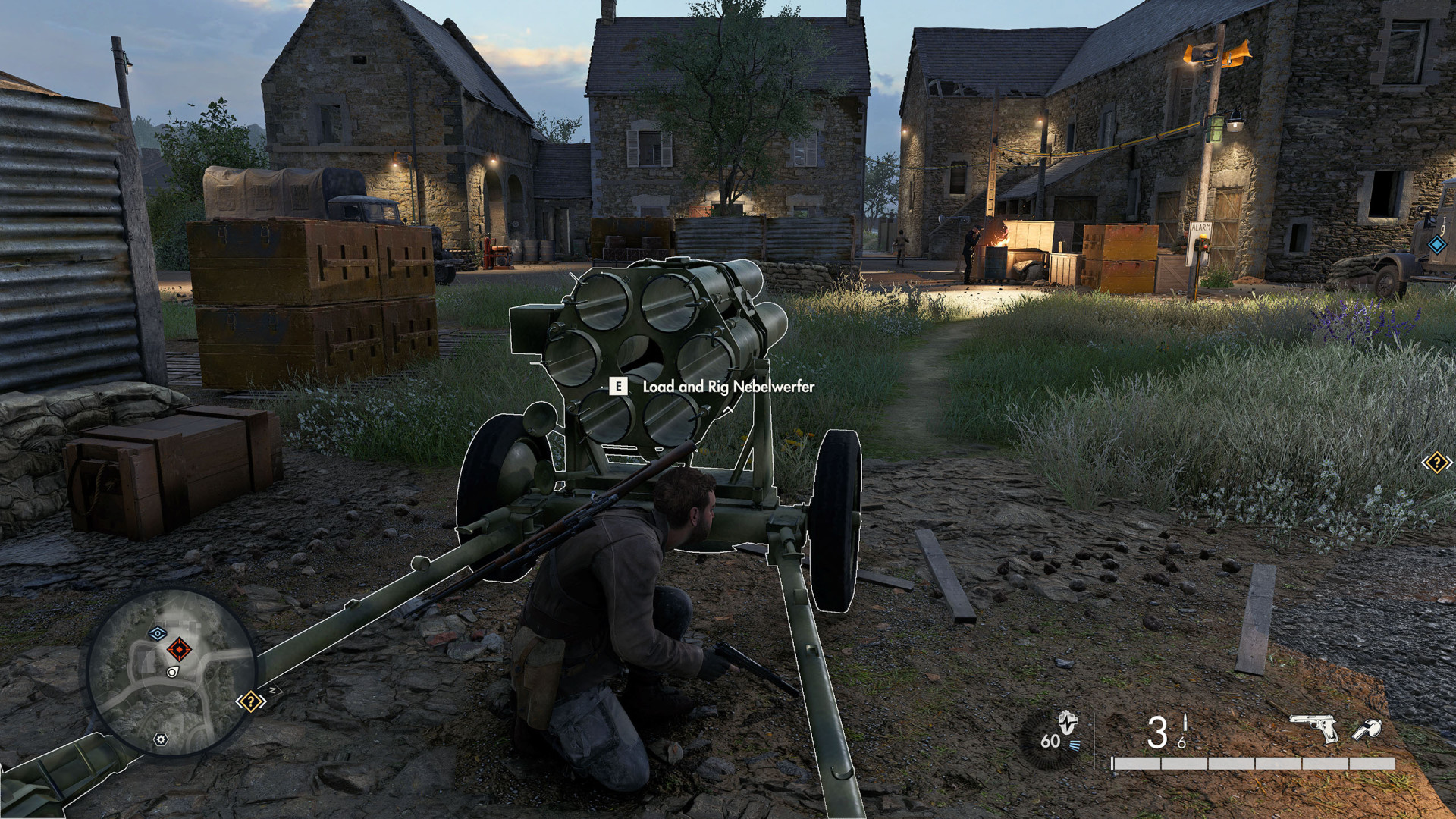
Task: Select the gear hexagon marker on minimap
Action: tap(161, 739)
